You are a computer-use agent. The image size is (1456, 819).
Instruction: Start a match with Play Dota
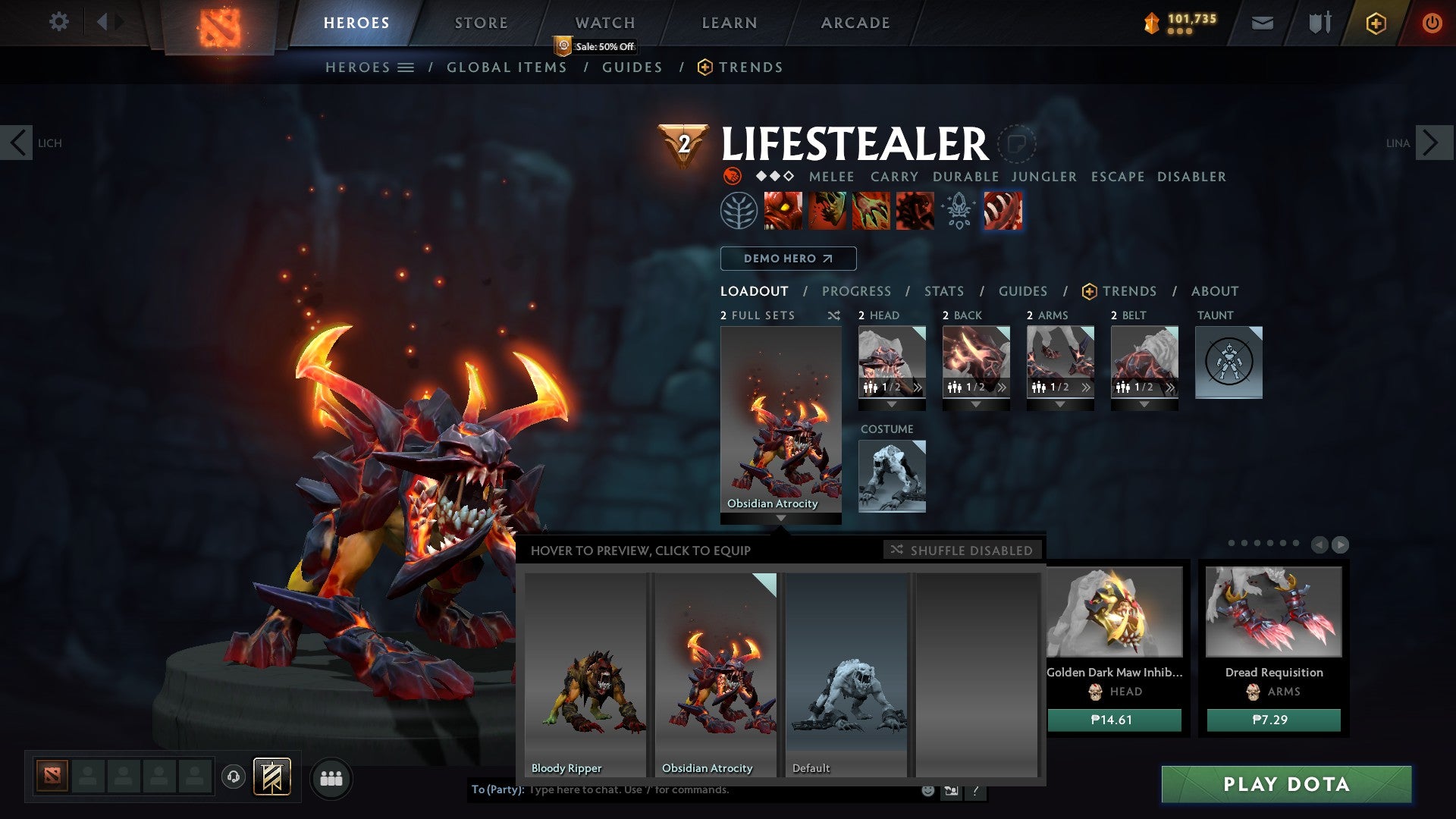click(1286, 784)
